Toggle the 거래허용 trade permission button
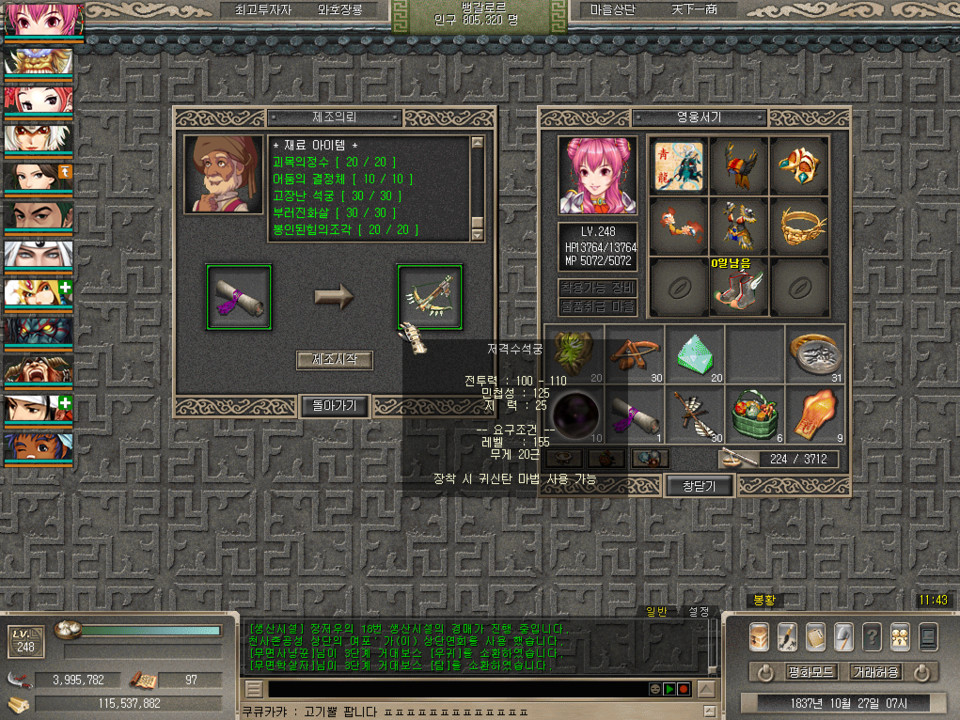 (875, 672)
